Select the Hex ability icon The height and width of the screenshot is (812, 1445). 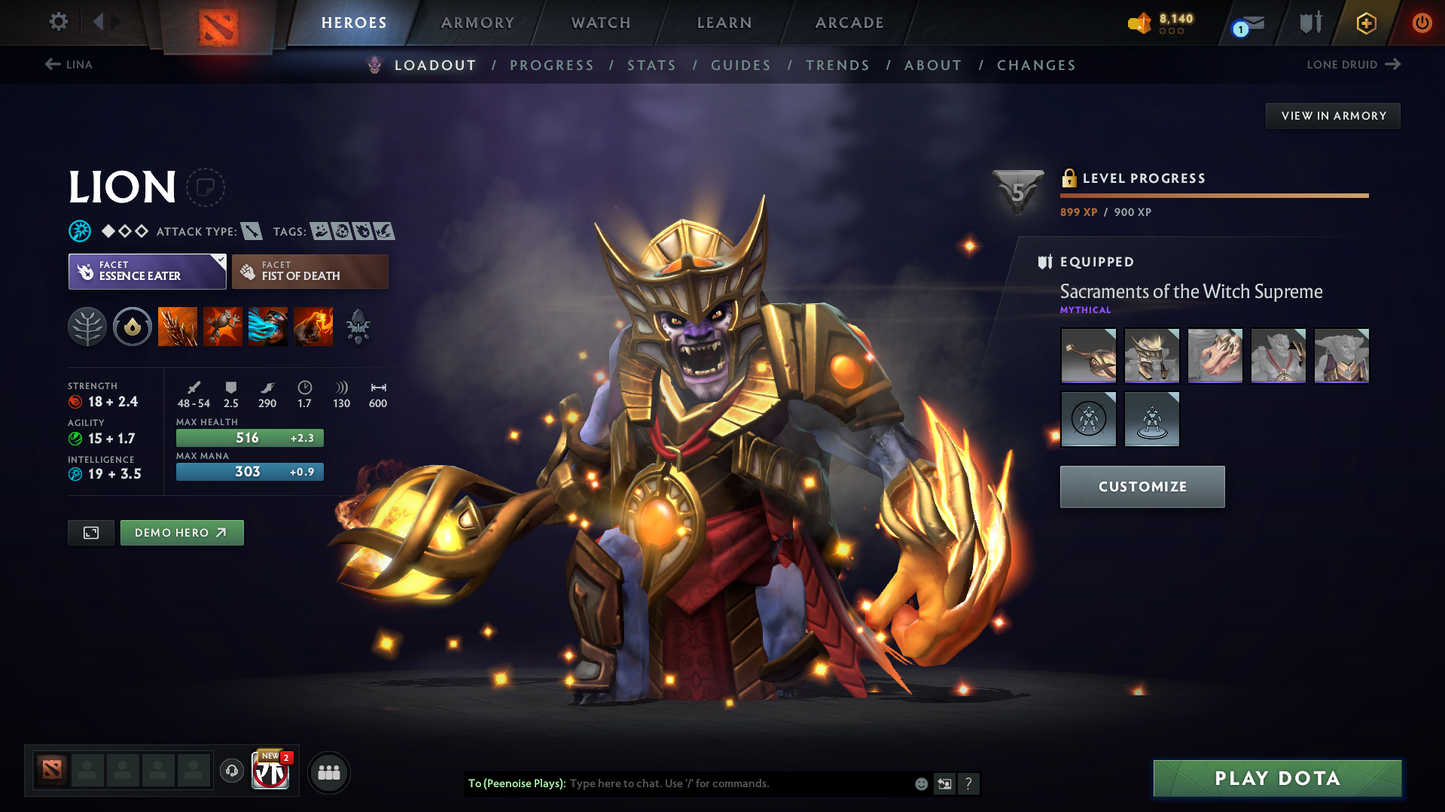coord(222,327)
